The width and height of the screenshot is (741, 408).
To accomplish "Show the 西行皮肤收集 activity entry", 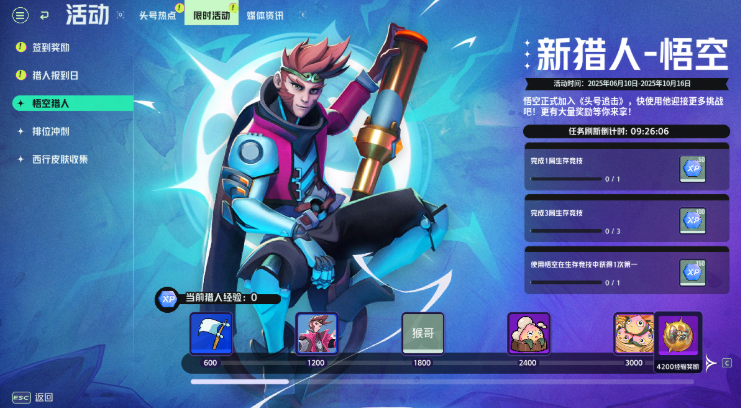I will (x=60, y=159).
